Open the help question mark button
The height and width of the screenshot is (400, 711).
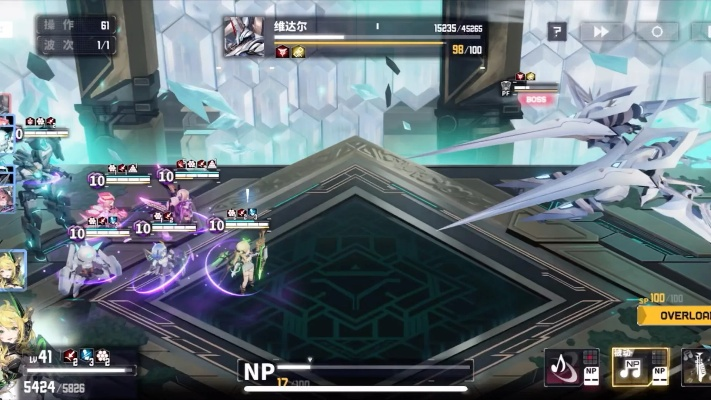[557, 32]
